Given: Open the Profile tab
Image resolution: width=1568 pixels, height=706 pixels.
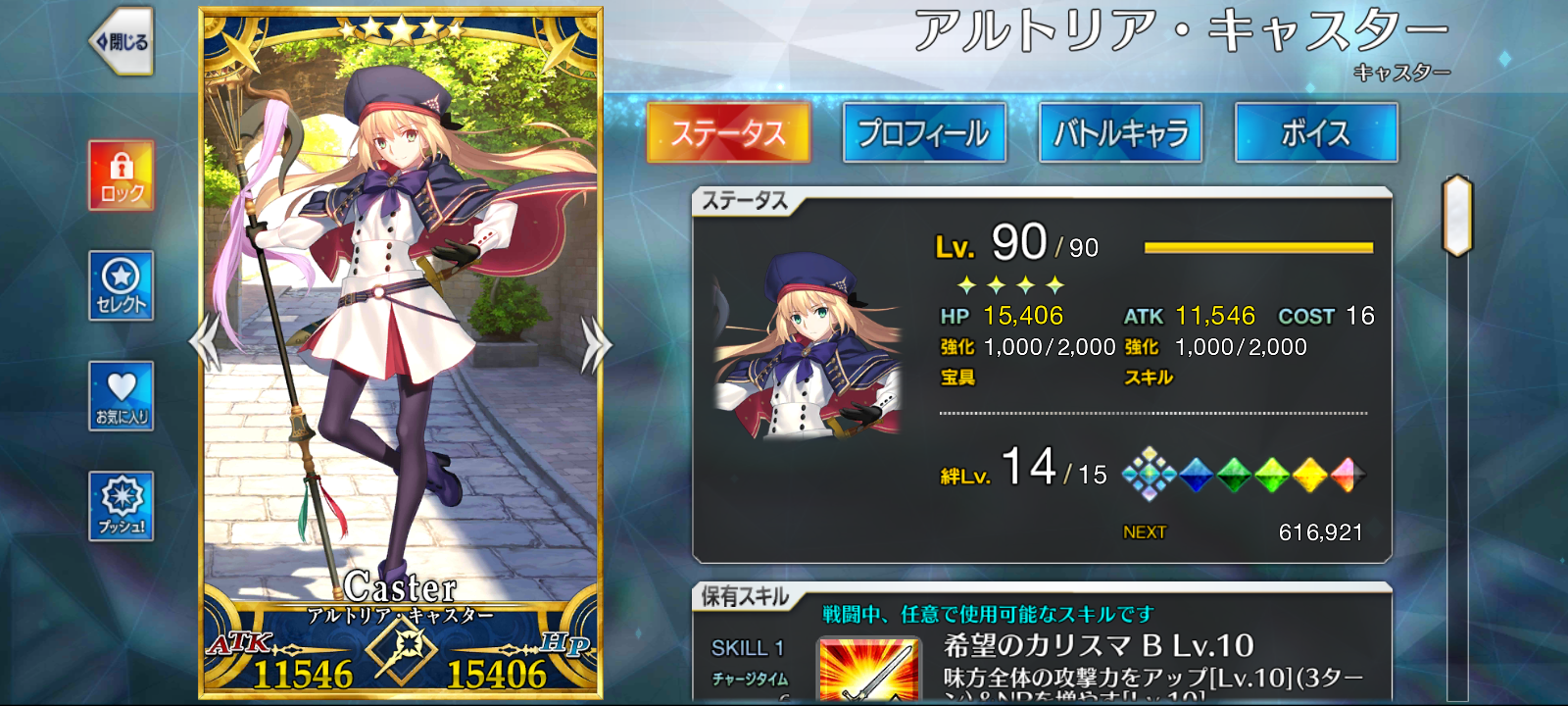Looking at the screenshot, I should coord(924,132).
